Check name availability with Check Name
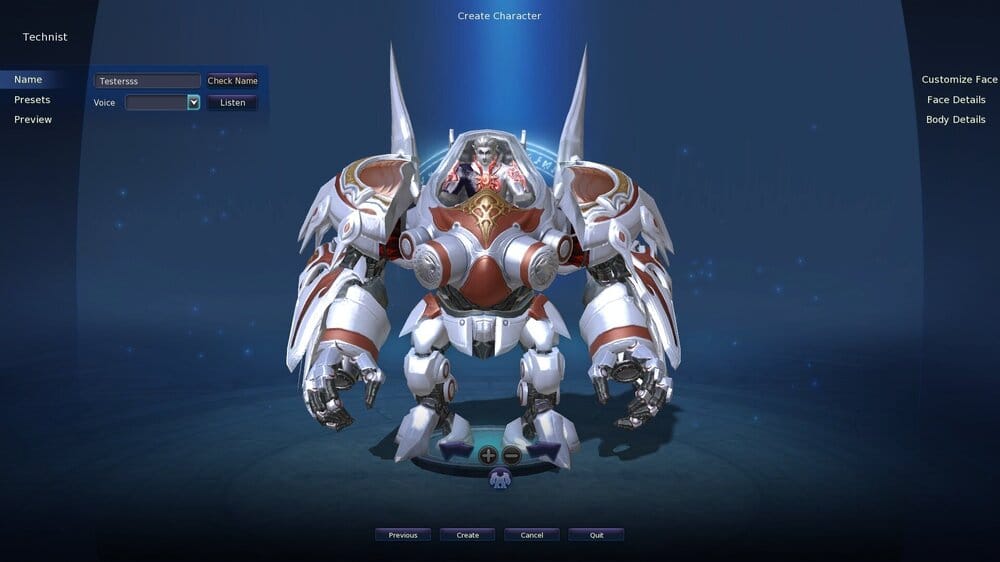1000x562 pixels. (232, 81)
